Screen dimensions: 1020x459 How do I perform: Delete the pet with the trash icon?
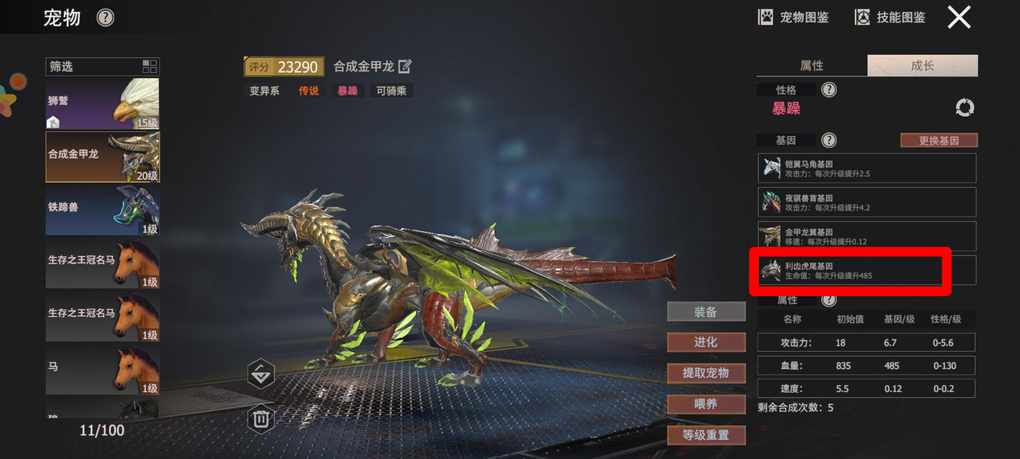(261, 418)
